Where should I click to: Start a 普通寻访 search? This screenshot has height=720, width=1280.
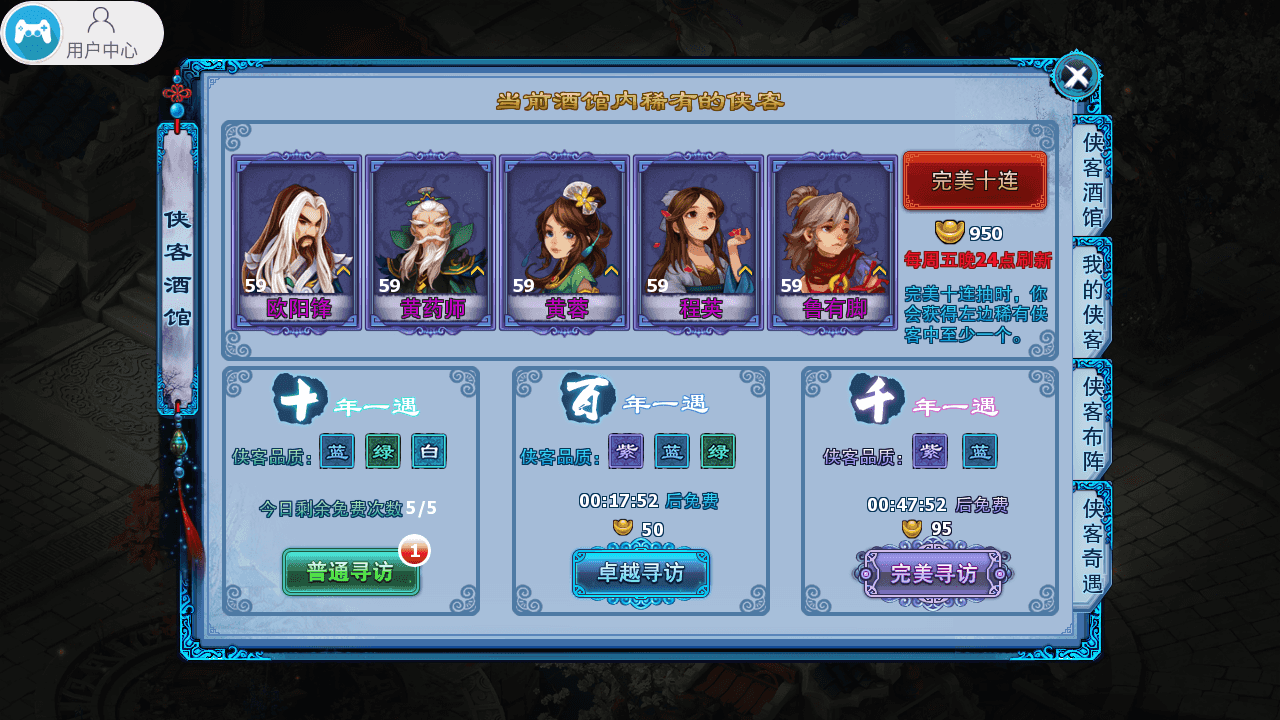[x=350, y=572]
